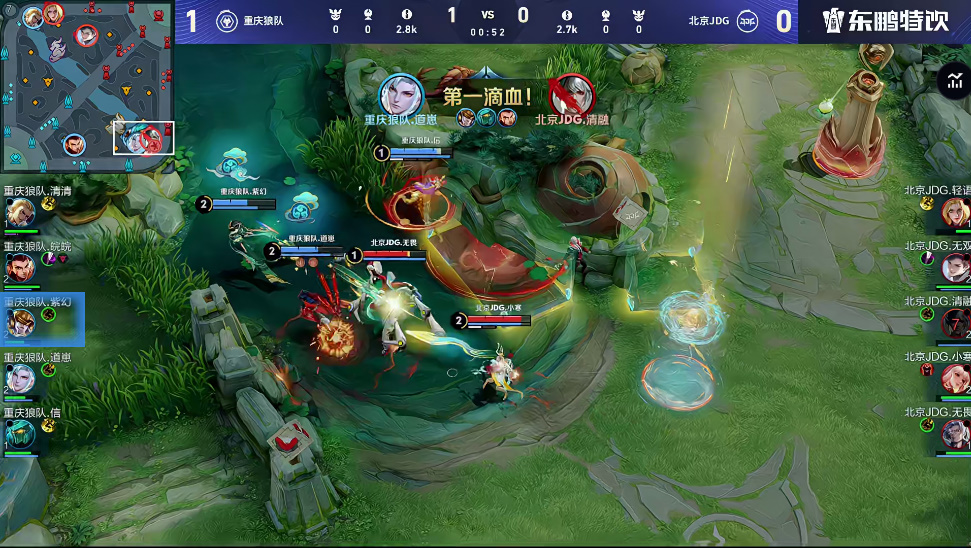Spectate player 北京JDG.无双 from the list
The width and height of the screenshot is (971, 548).
coord(954,266)
